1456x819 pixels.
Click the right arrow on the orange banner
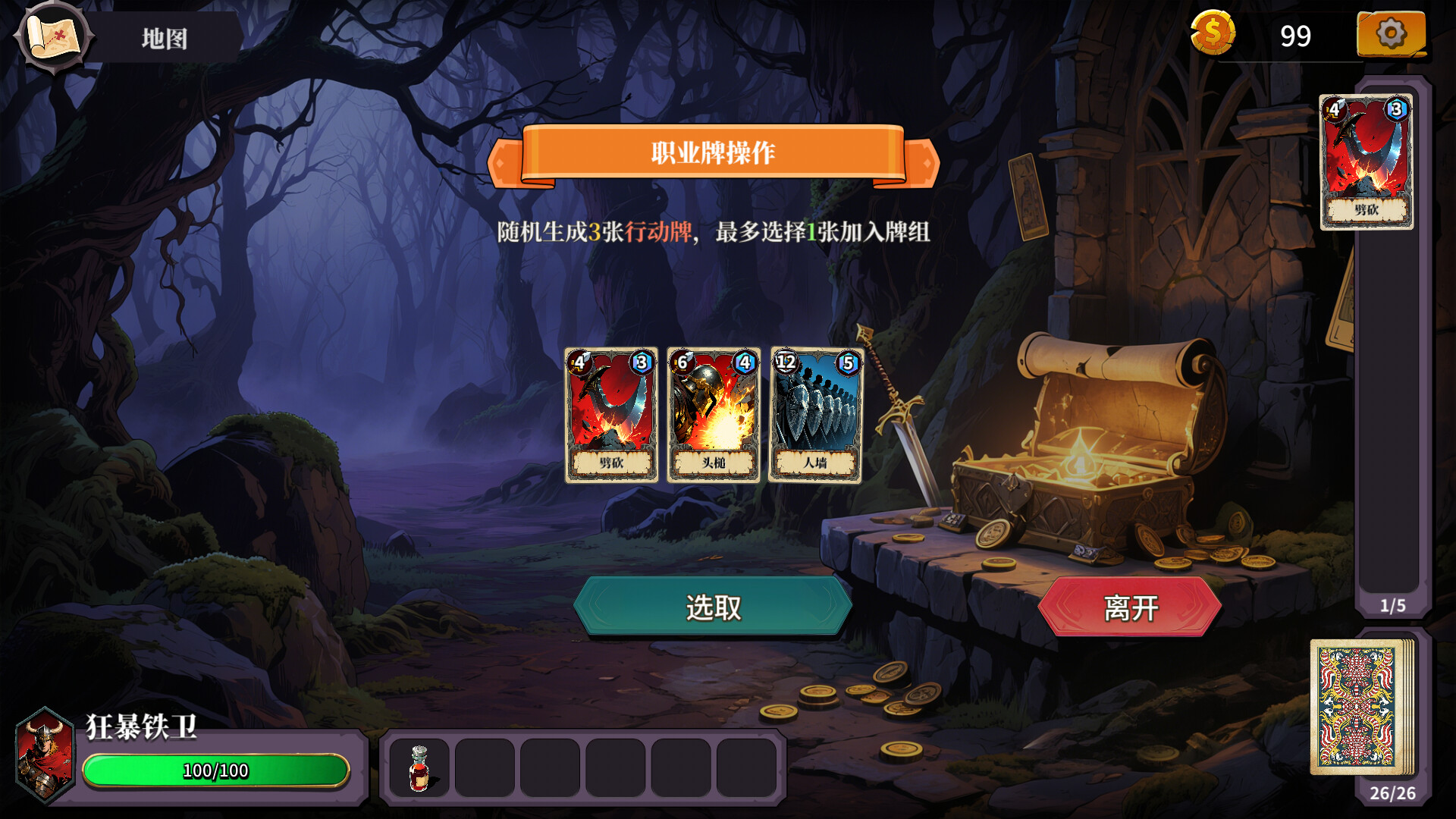(x=927, y=161)
